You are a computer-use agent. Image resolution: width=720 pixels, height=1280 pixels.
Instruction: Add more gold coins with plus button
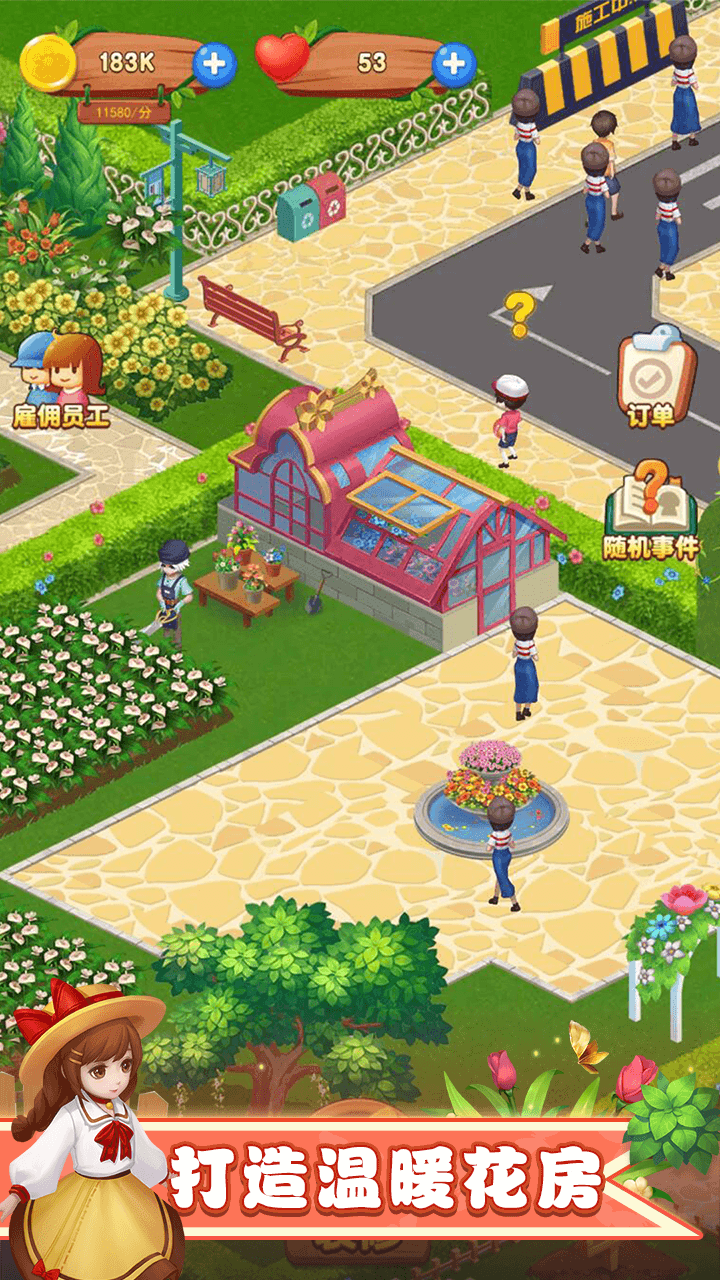tap(214, 64)
